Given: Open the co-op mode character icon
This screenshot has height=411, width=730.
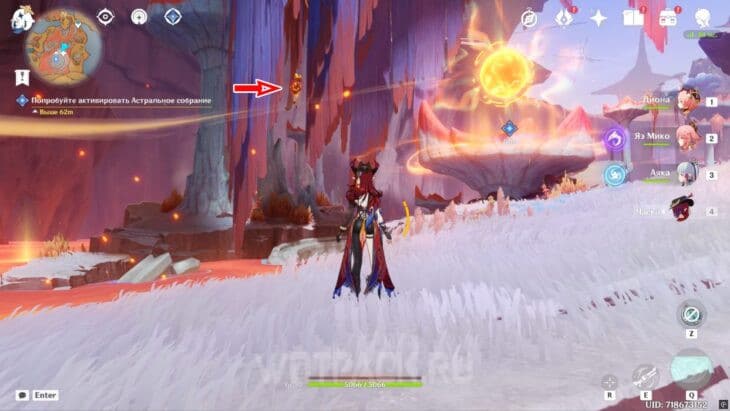Looking at the screenshot, I should [704, 18].
